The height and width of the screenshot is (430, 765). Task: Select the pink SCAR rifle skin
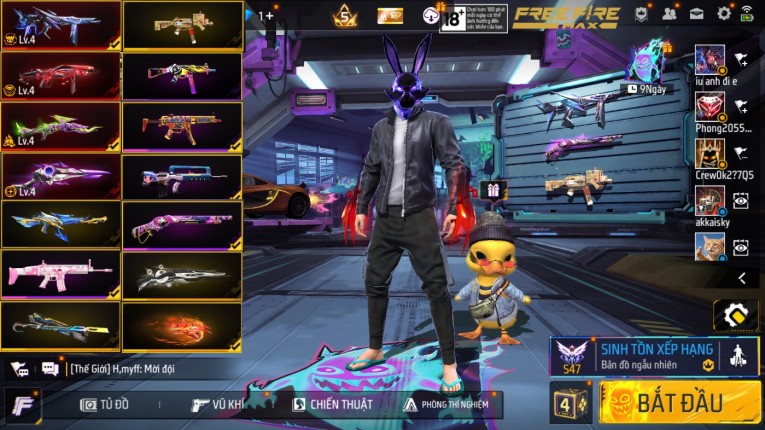(60, 273)
